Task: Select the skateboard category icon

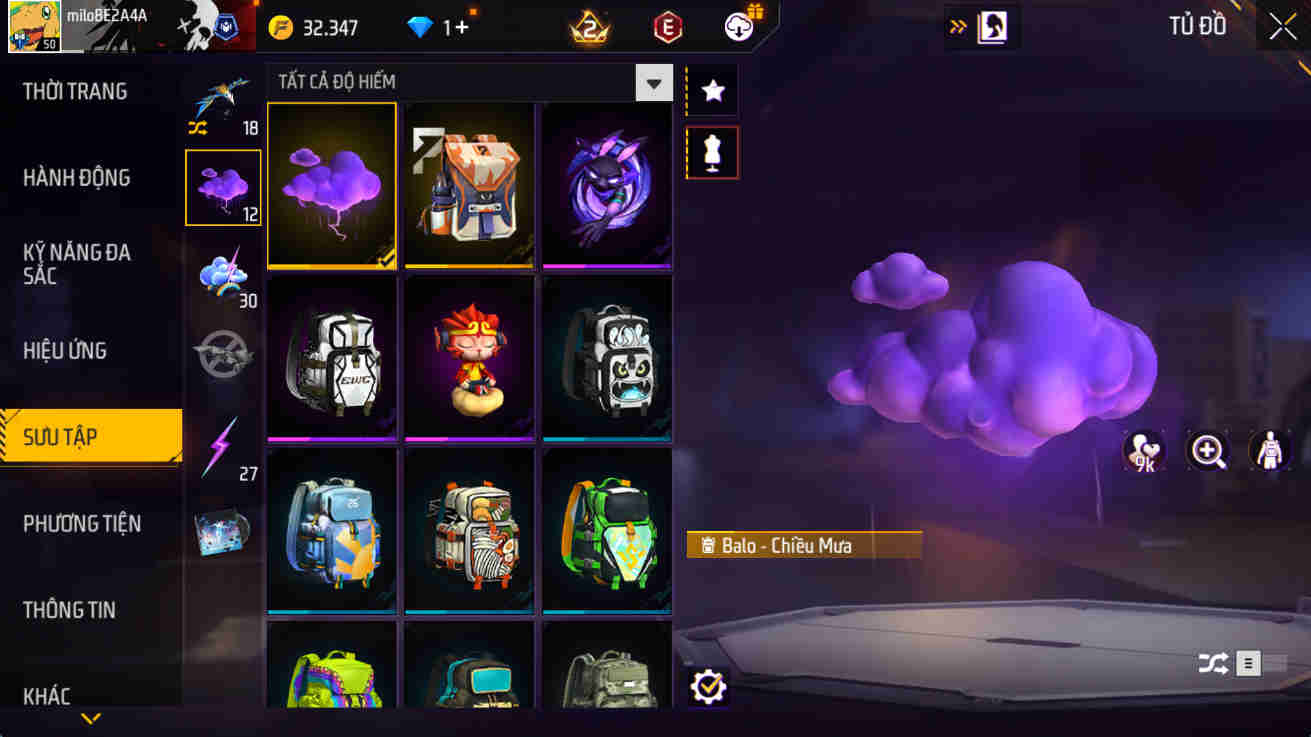Action: coord(223,535)
